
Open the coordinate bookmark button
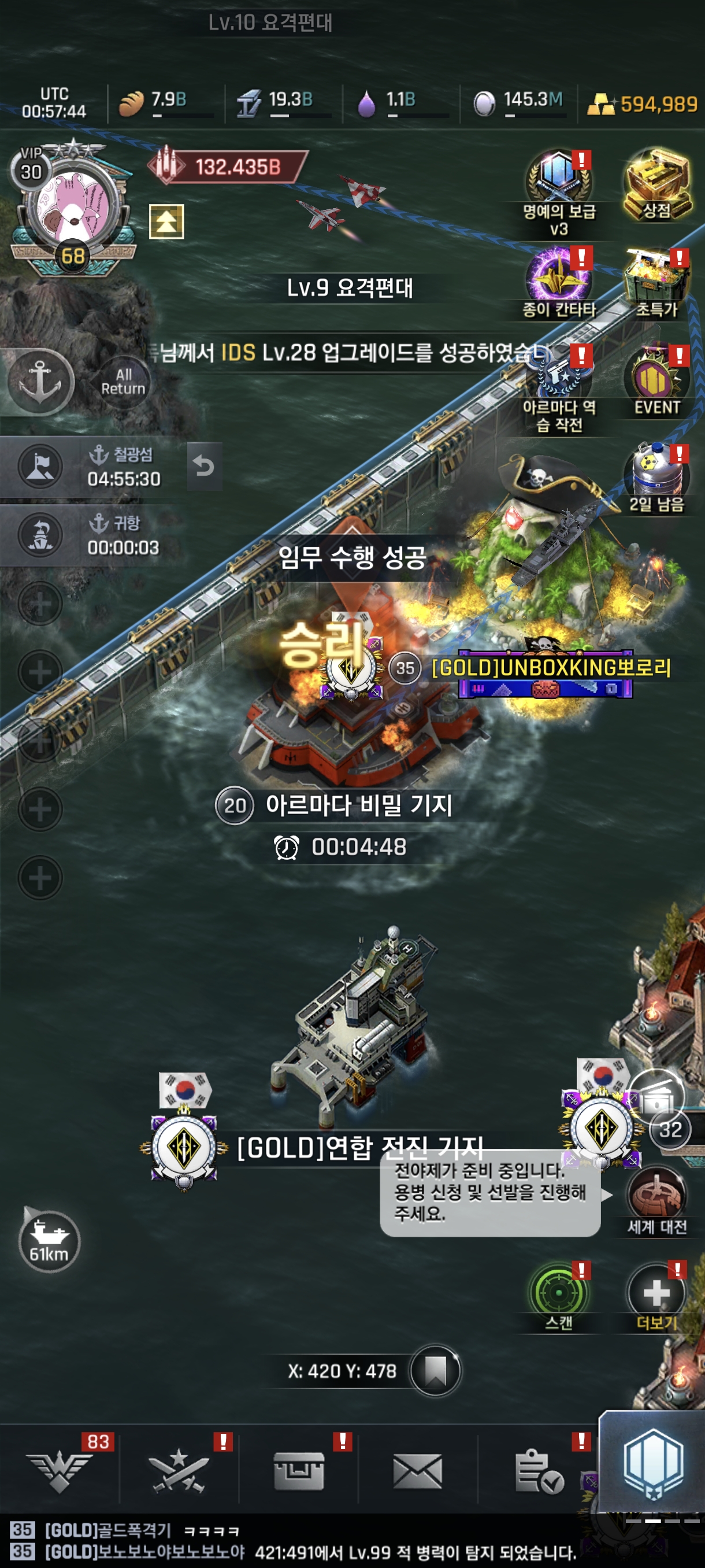[x=435, y=1370]
